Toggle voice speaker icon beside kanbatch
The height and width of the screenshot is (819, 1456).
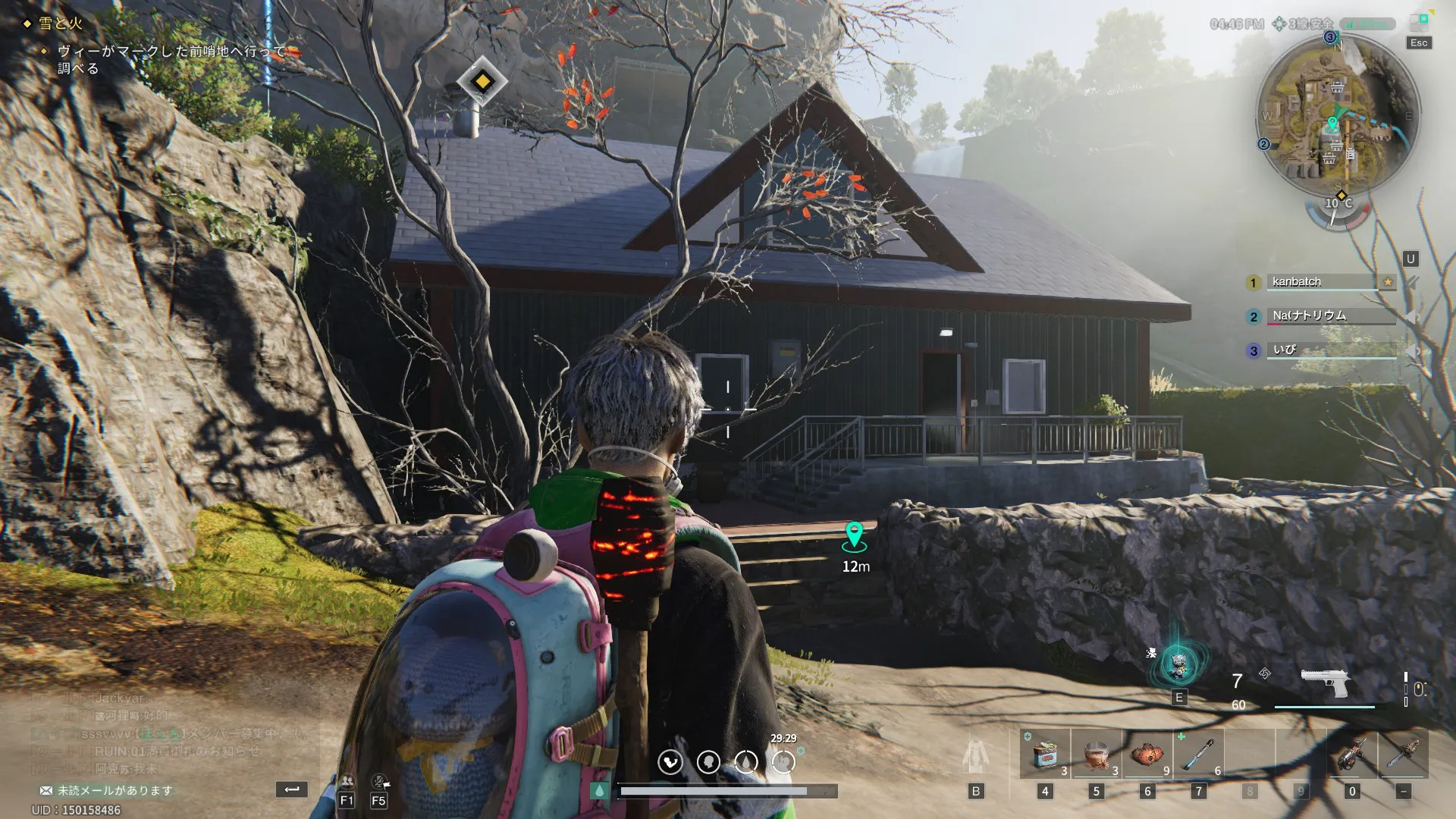[x=1412, y=282]
